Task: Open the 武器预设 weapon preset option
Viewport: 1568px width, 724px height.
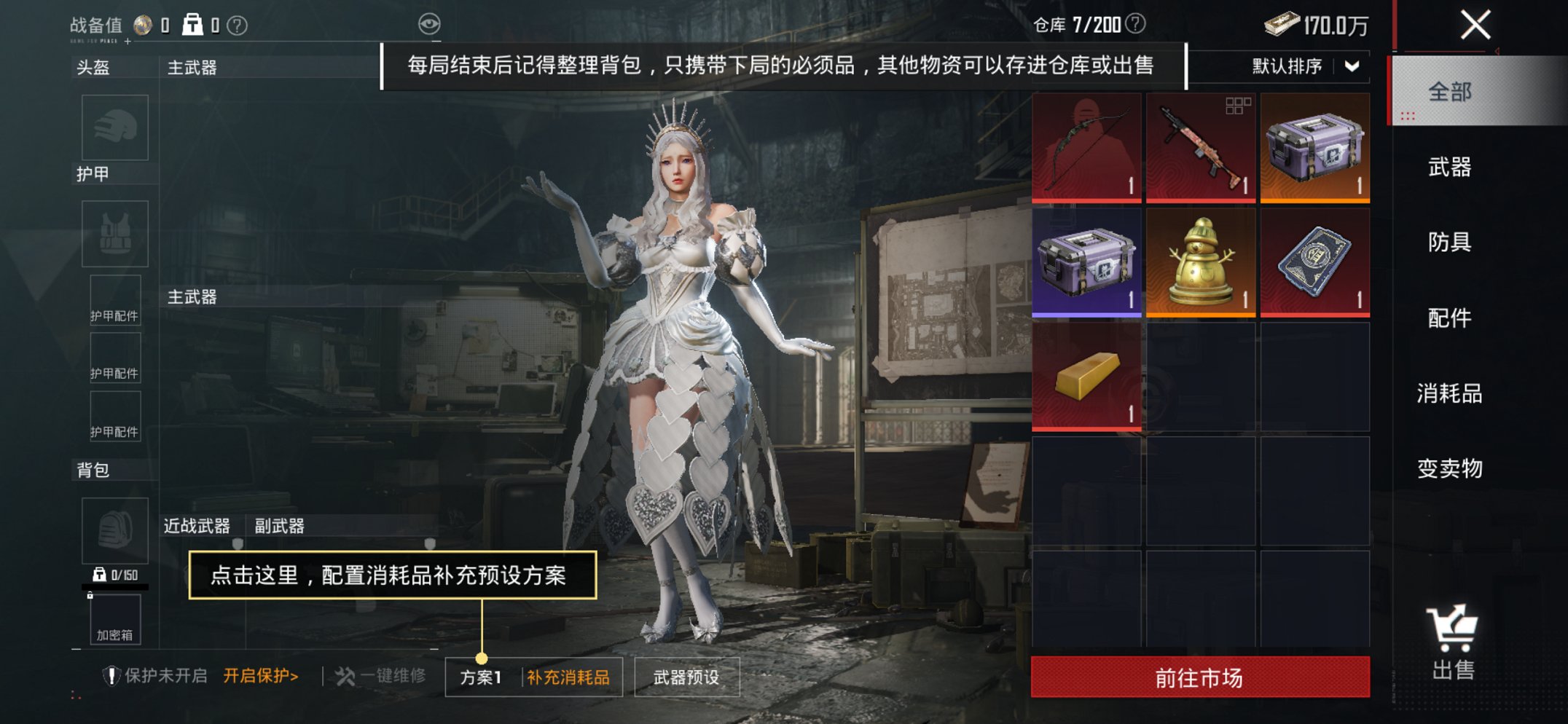Action: 686,675
